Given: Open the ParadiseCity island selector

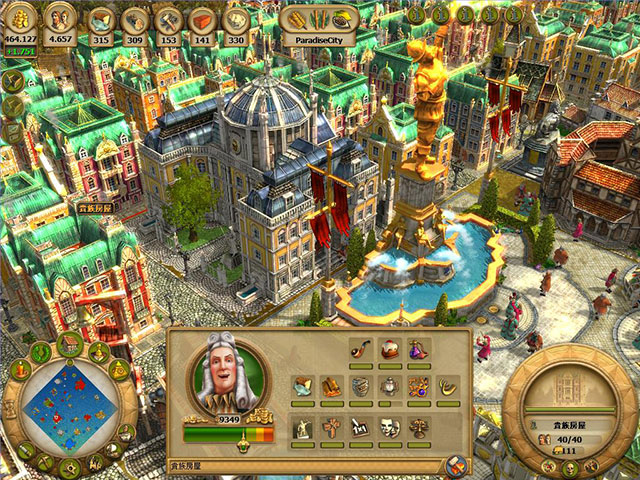Looking at the screenshot, I should coord(320,21).
